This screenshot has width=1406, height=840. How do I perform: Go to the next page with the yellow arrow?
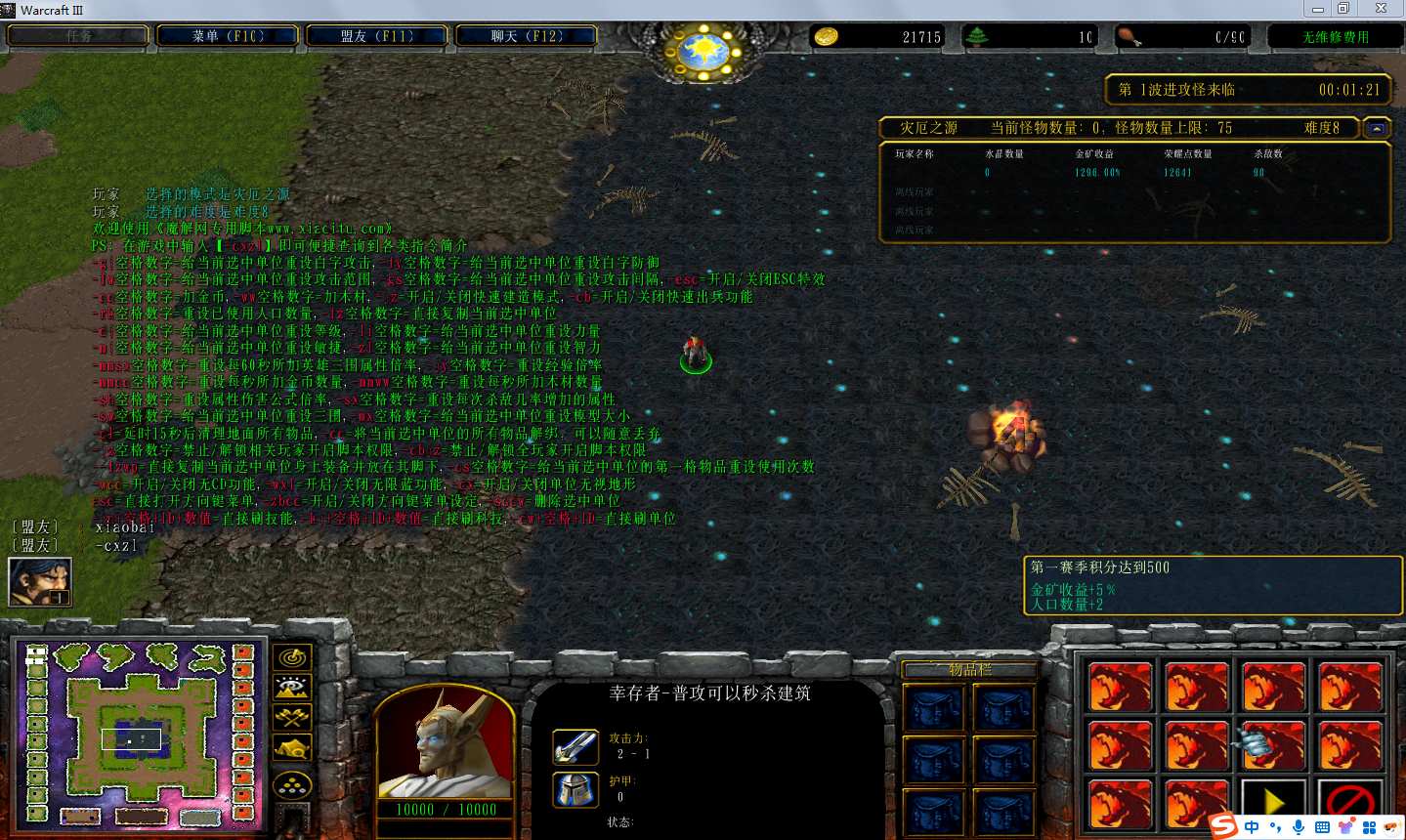(x=1272, y=803)
